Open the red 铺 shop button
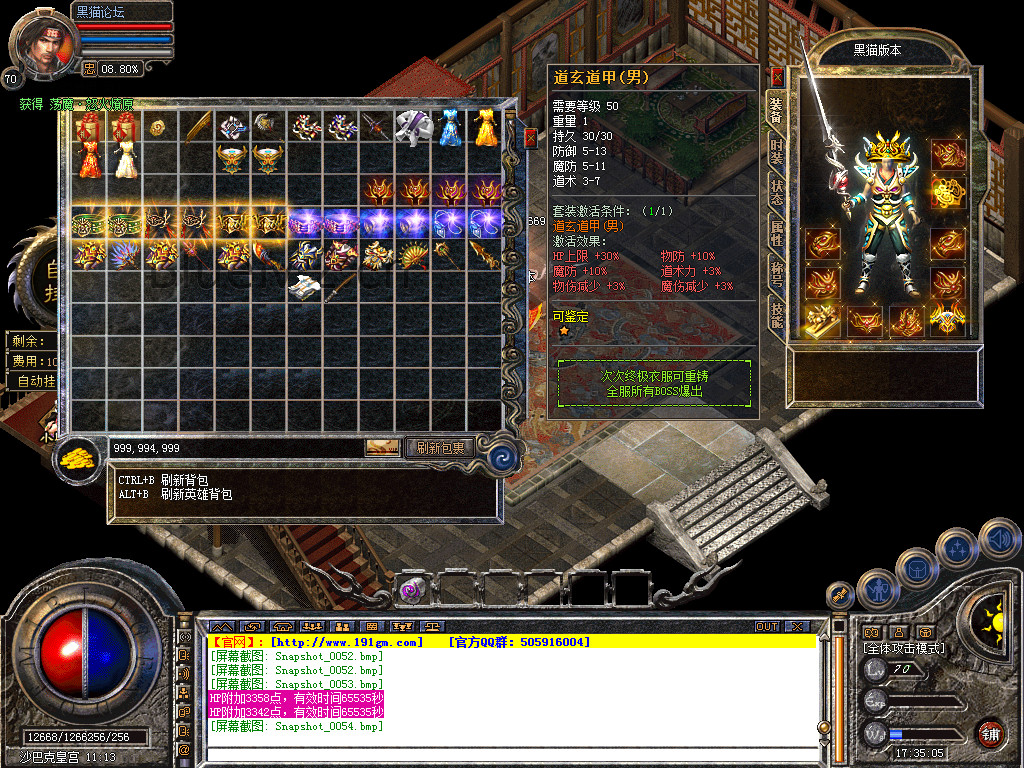Screen dimensions: 1024x768 tap(990, 733)
